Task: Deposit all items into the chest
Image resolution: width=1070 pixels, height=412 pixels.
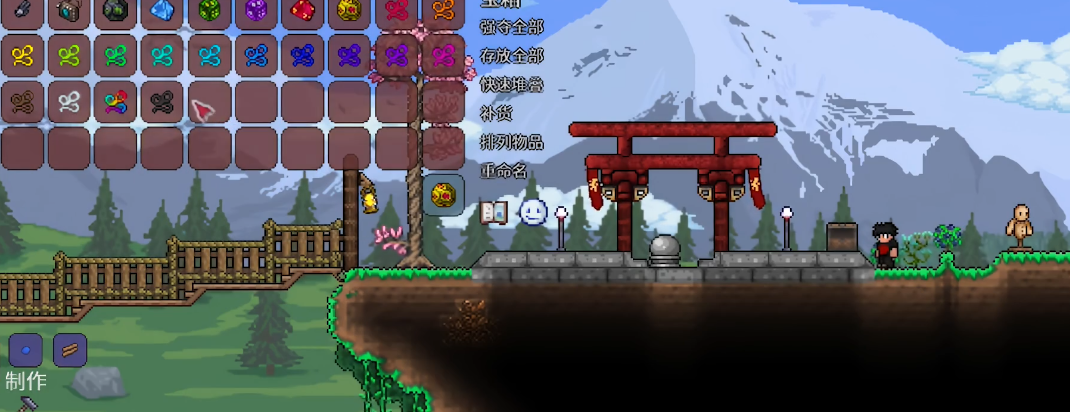Action: tap(512, 53)
